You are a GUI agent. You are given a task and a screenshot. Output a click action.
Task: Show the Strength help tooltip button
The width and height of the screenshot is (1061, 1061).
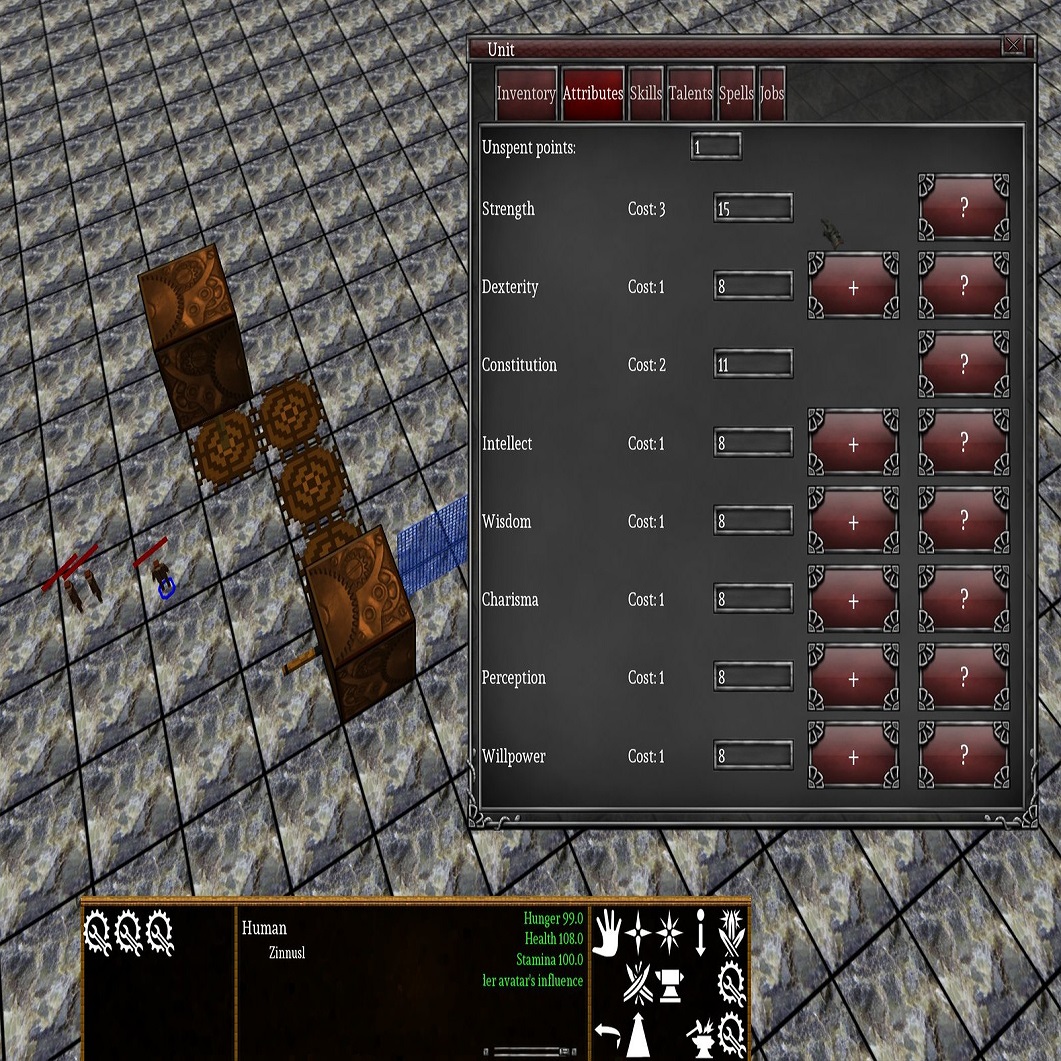[x=963, y=208]
